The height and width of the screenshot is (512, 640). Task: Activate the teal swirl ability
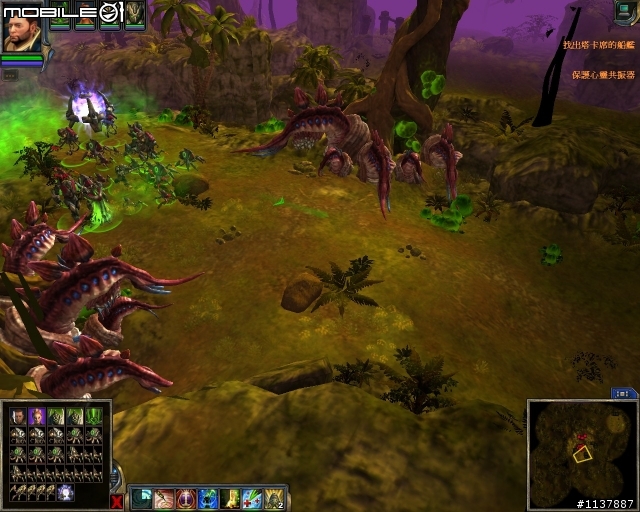point(142,498)
